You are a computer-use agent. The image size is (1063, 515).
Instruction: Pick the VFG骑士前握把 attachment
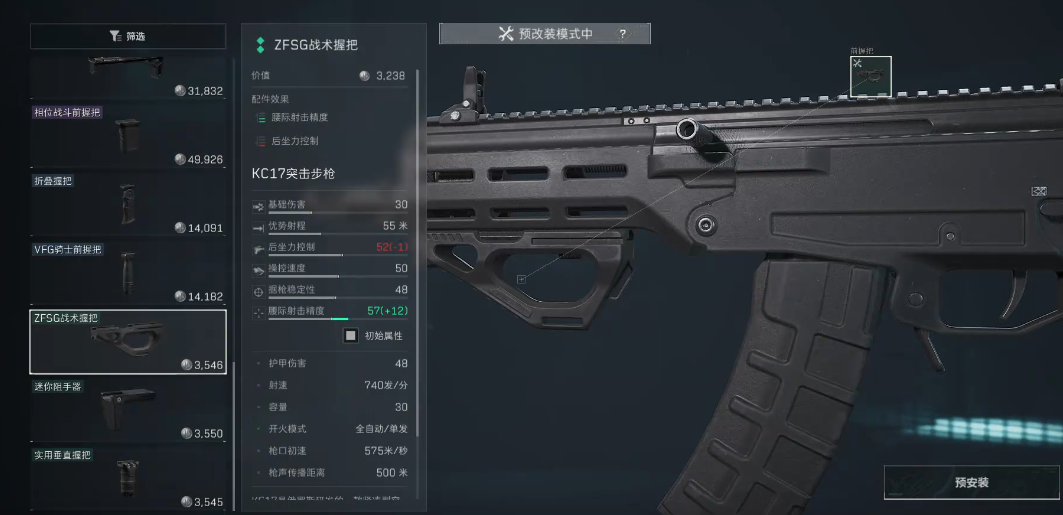point(128,272)
